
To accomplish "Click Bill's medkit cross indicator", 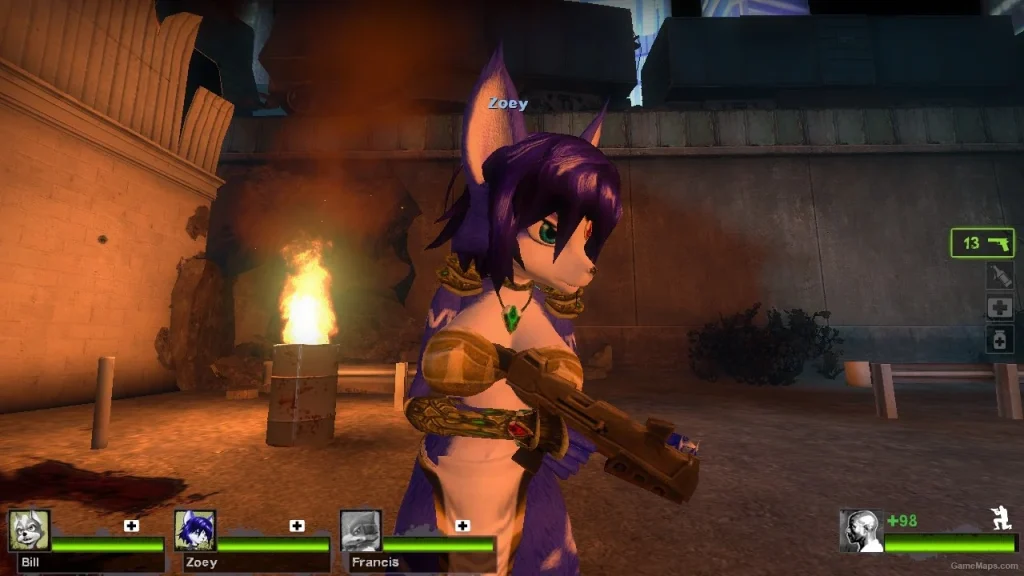I will coord(132,526).
